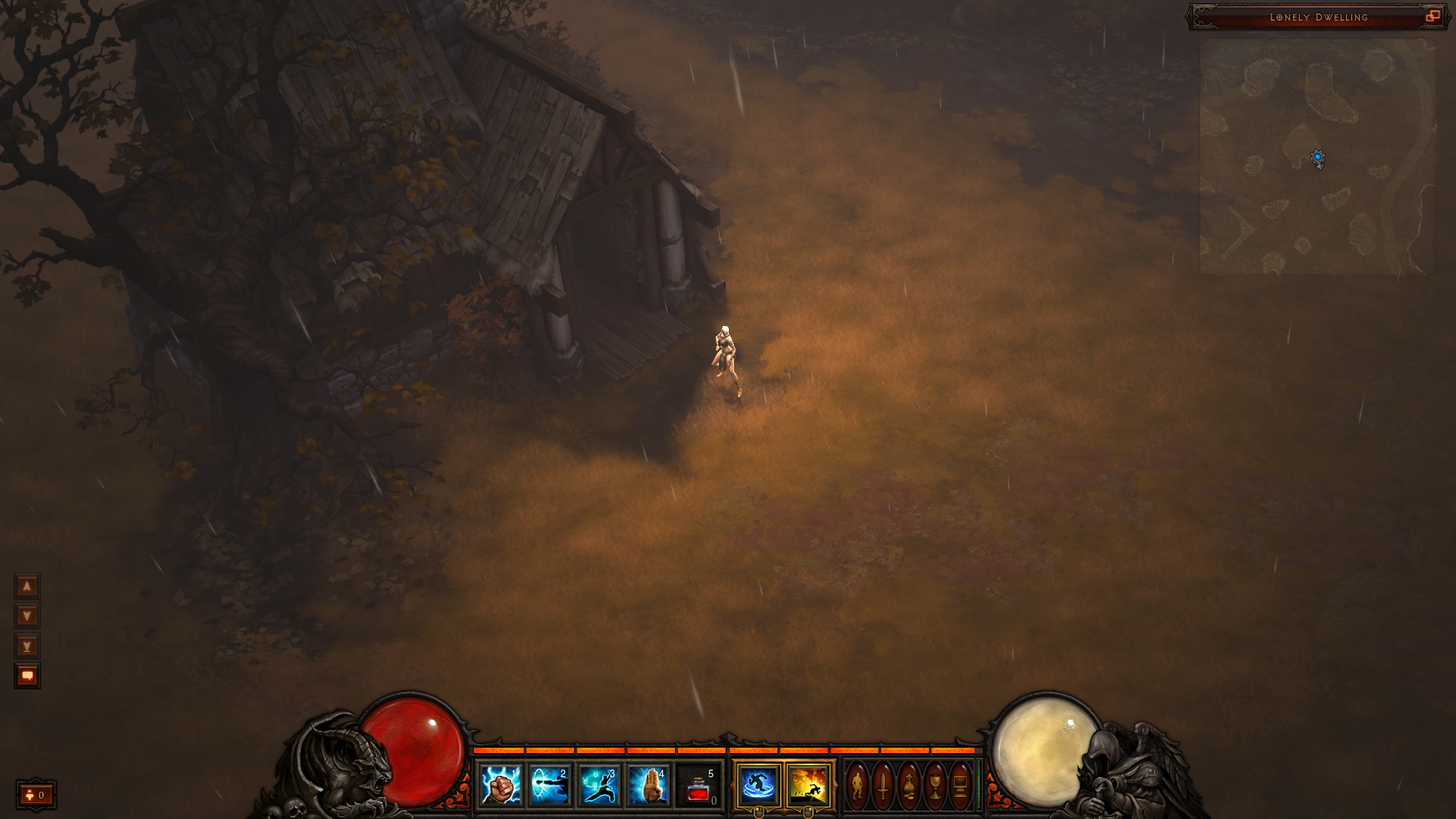
Task: Drink the red health potion in slot 5
Action: [698, 786]
